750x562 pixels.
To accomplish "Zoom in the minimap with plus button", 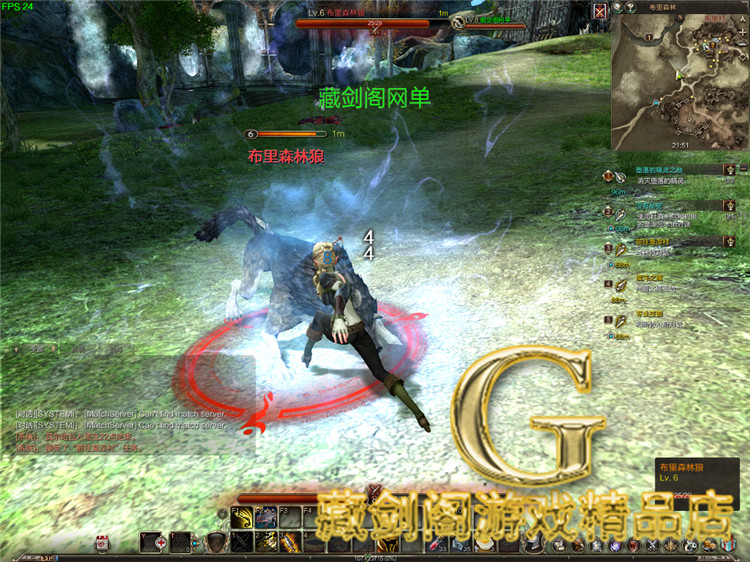I will tap(619, 8).
